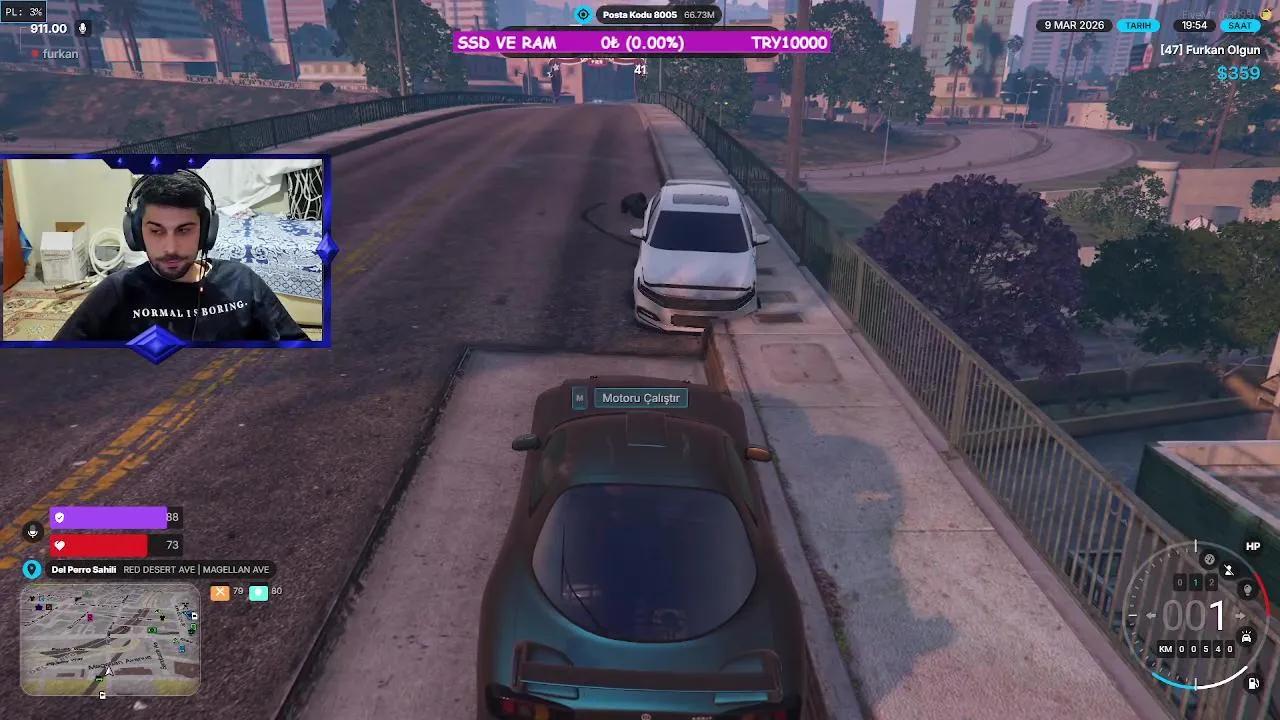Toggle HP mode label on the speedometer
Viewport: 1280px width, 720px height.
point(1253,545)
